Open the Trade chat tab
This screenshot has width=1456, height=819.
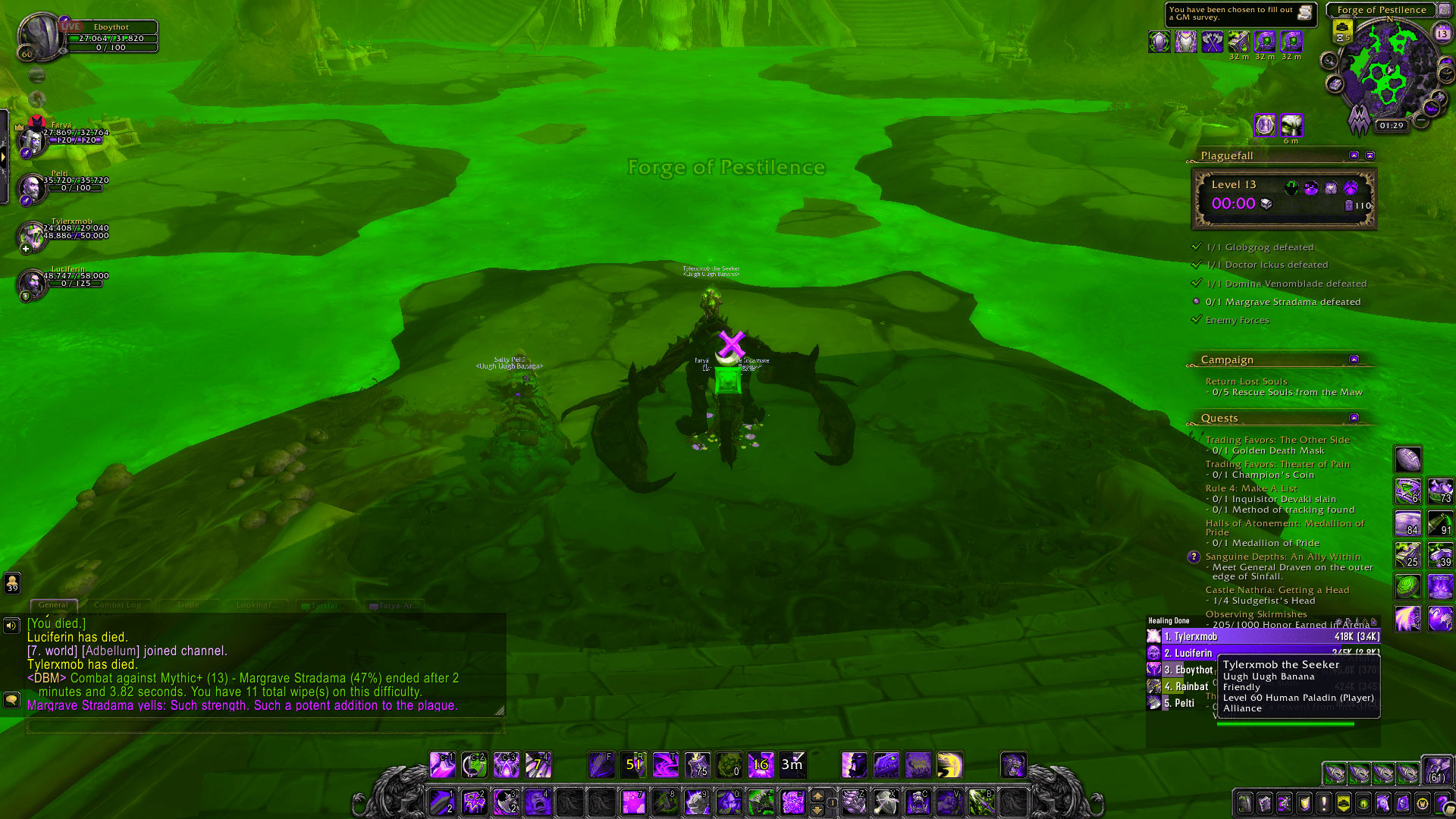[188, 605]
